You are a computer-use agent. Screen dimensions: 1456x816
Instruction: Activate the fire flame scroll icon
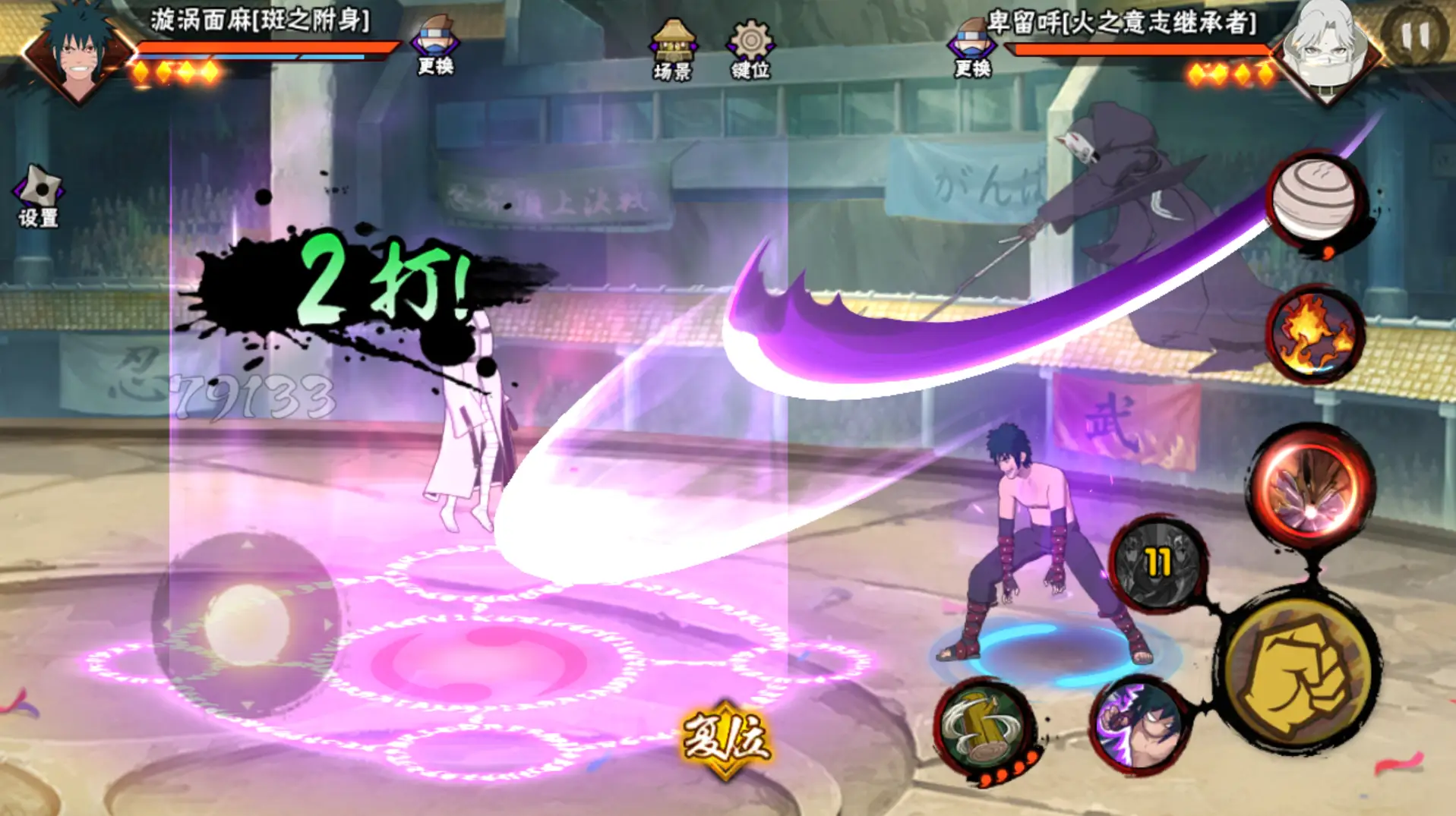(1315, 334)
